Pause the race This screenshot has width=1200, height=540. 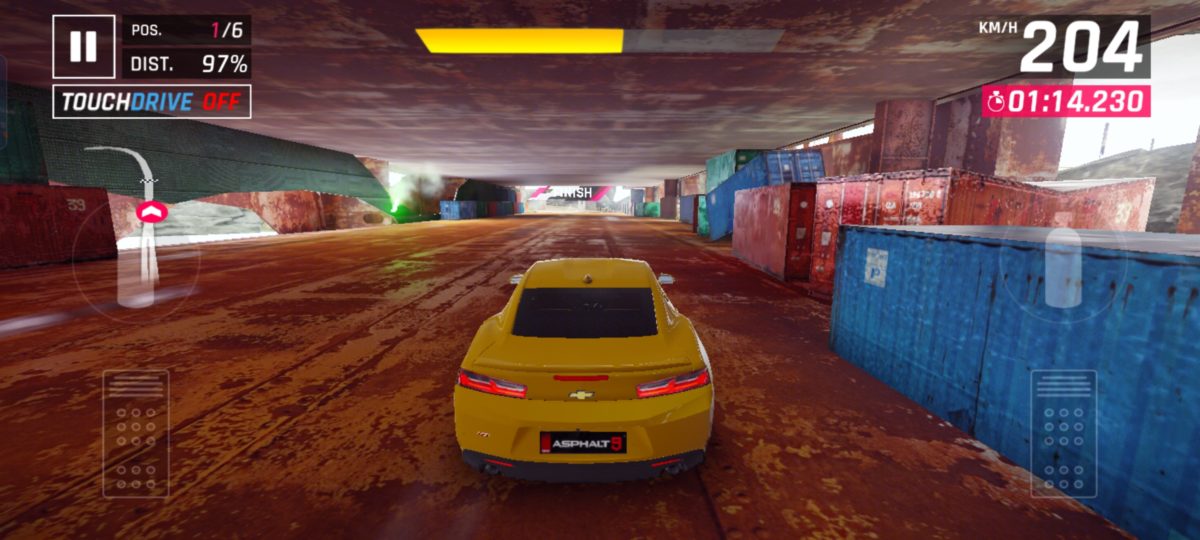(84, 46)
